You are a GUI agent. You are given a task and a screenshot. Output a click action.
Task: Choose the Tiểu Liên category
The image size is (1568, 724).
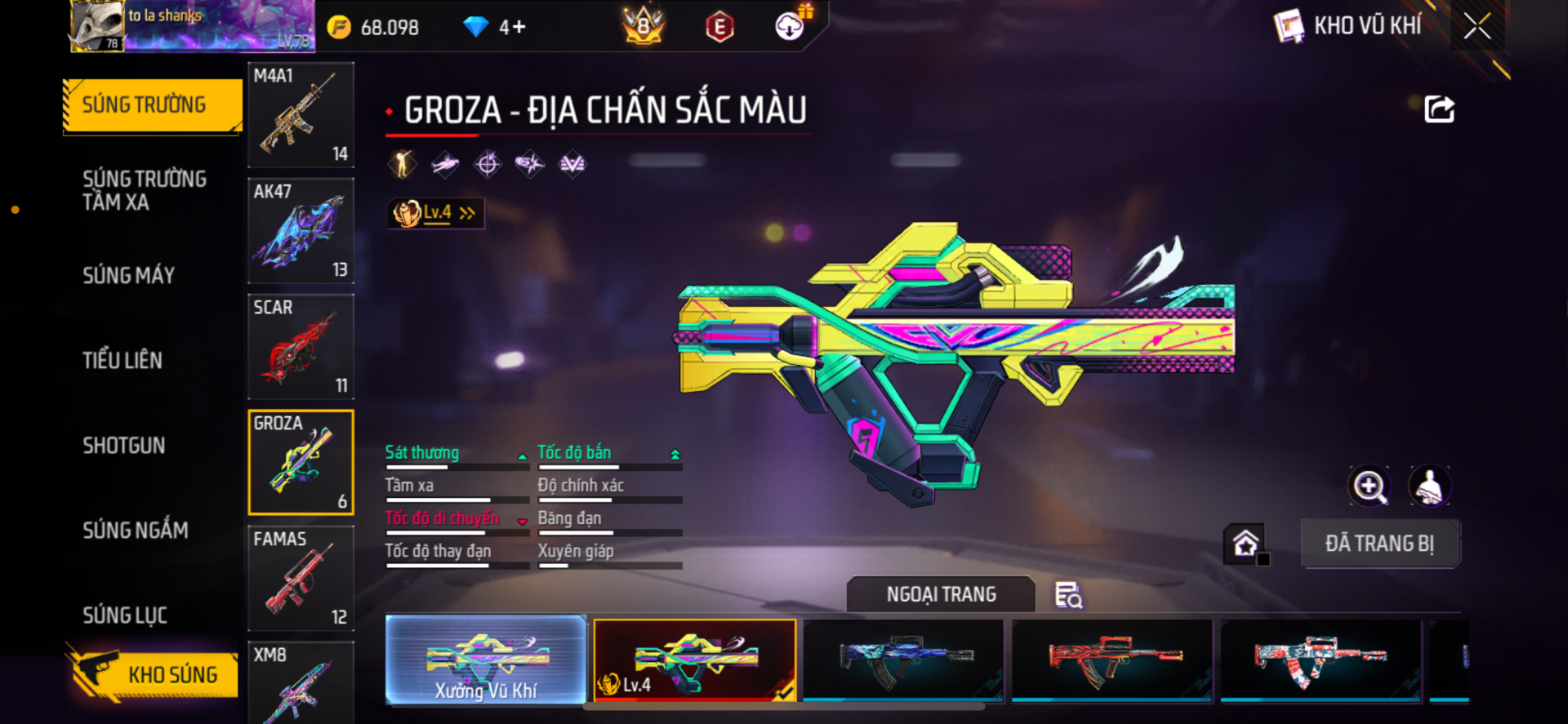[122, 360]
